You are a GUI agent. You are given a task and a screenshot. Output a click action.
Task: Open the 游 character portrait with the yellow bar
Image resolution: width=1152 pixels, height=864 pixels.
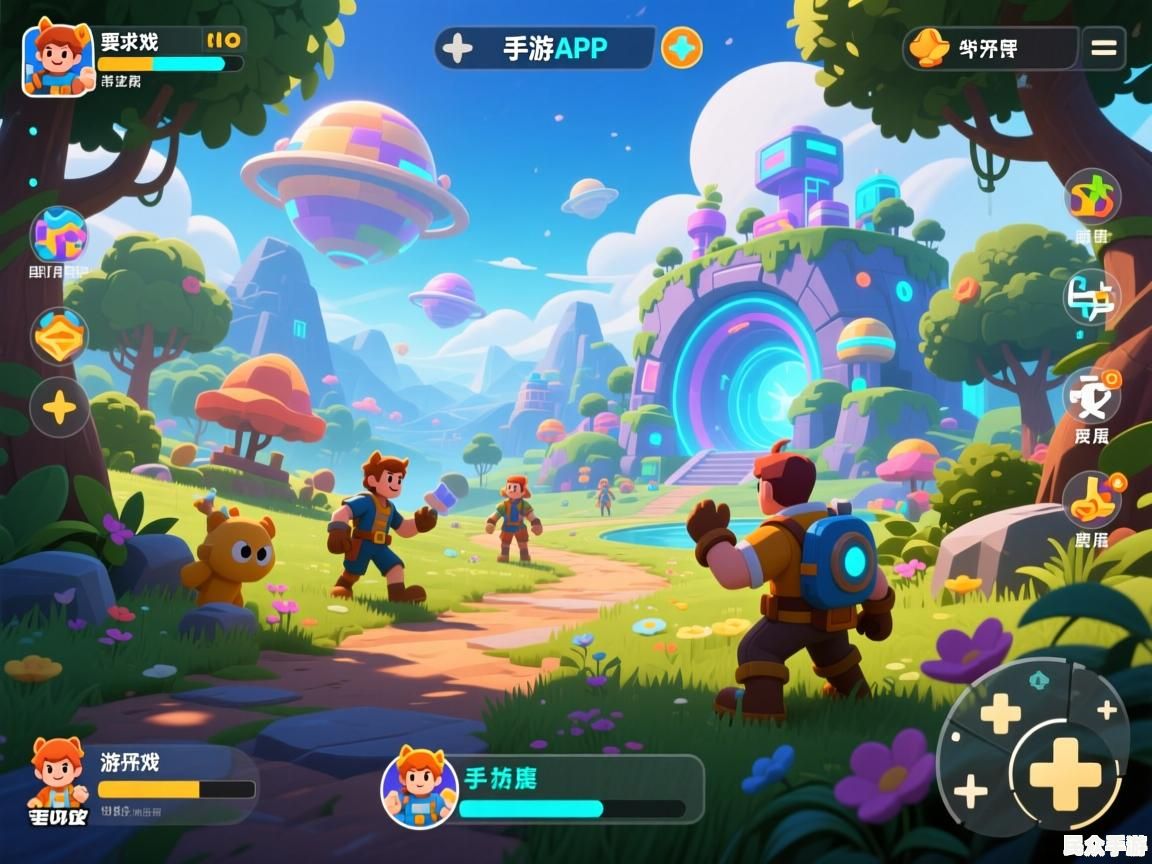[58, 773]
